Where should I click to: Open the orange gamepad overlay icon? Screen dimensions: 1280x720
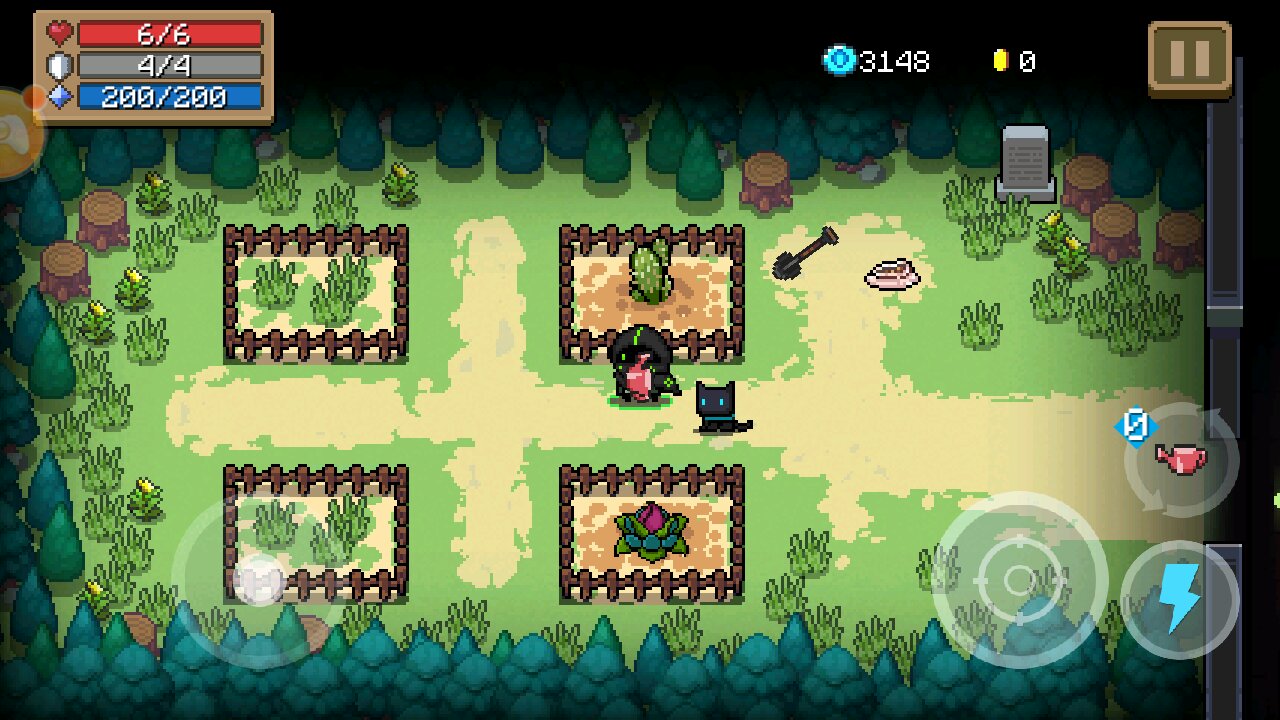14,133
